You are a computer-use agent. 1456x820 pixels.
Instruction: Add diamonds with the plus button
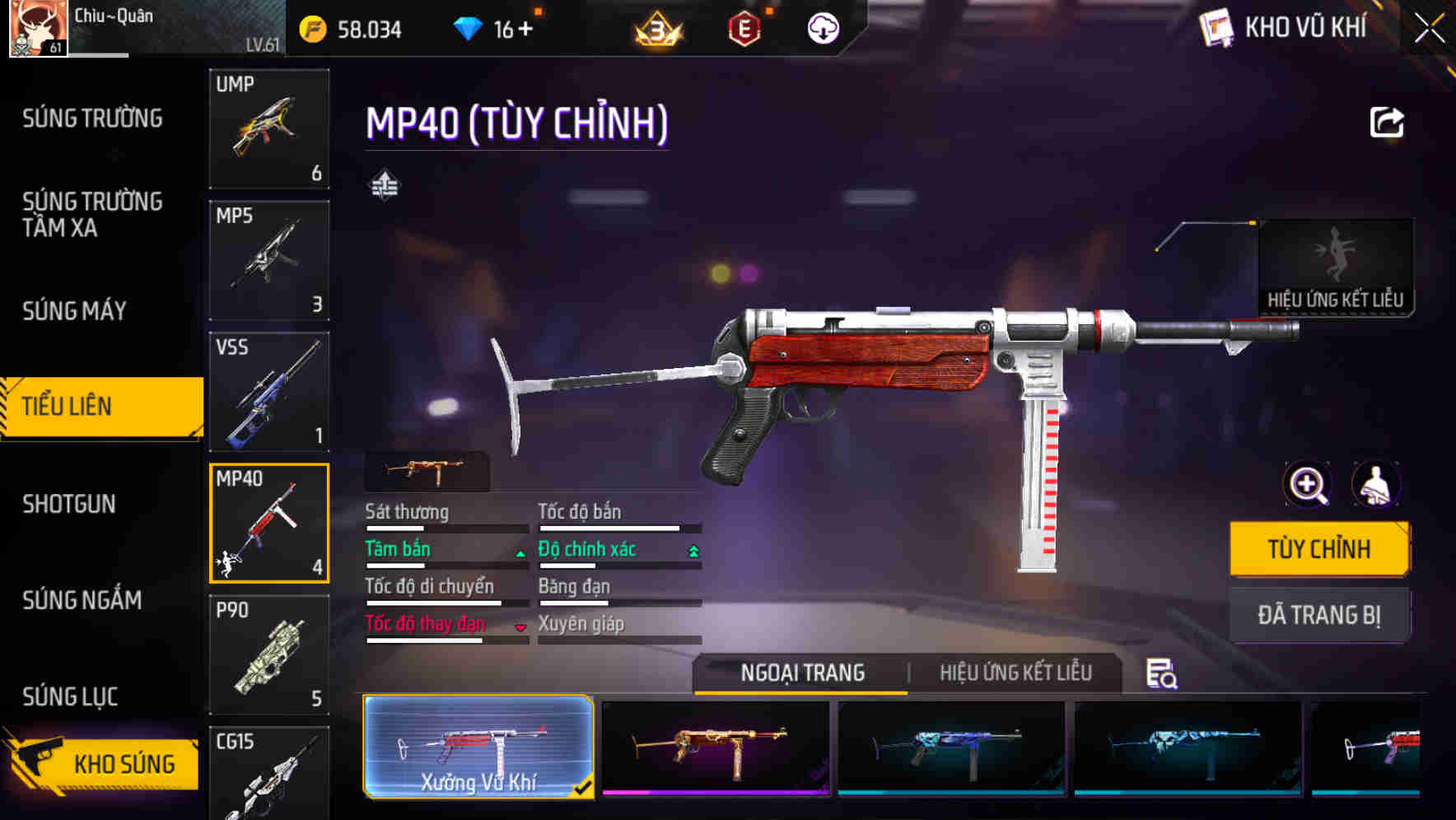[525, 30]
